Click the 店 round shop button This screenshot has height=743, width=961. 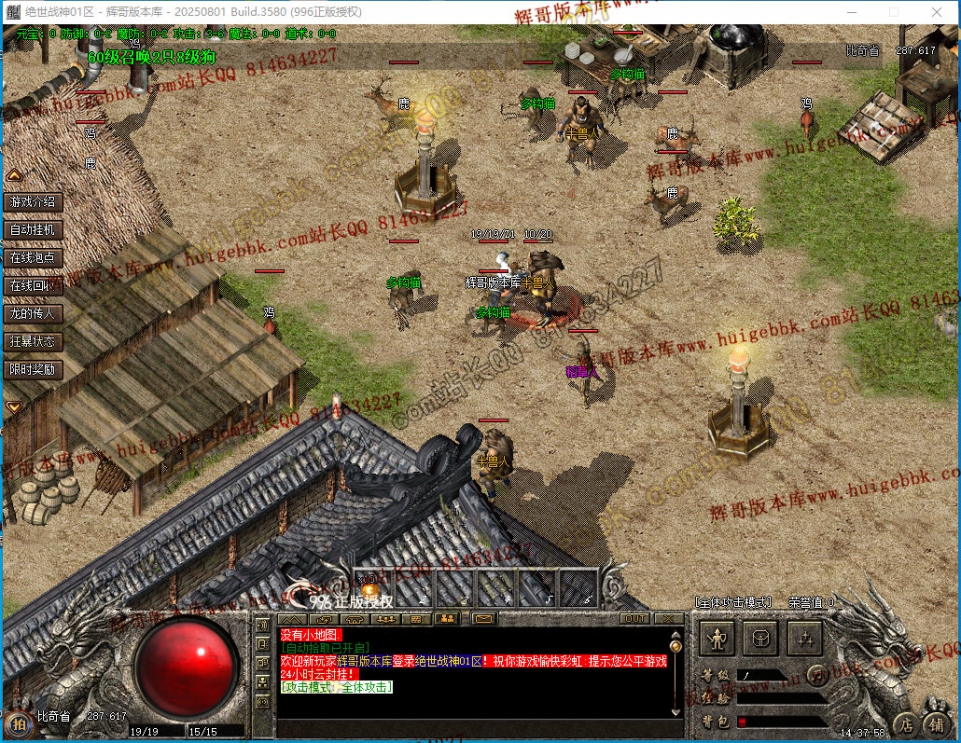[904, 724]
